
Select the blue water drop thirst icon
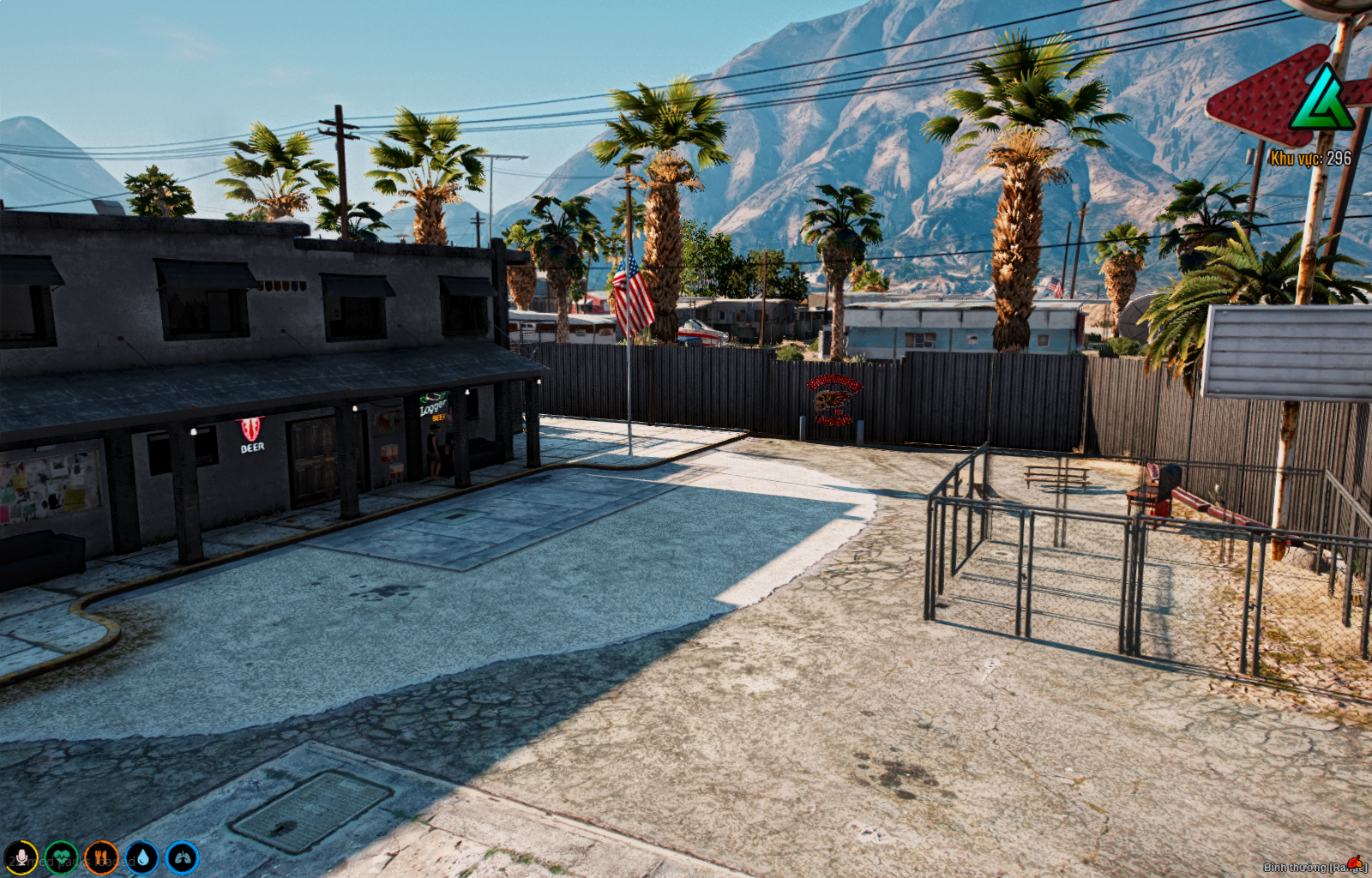[141, 857]
